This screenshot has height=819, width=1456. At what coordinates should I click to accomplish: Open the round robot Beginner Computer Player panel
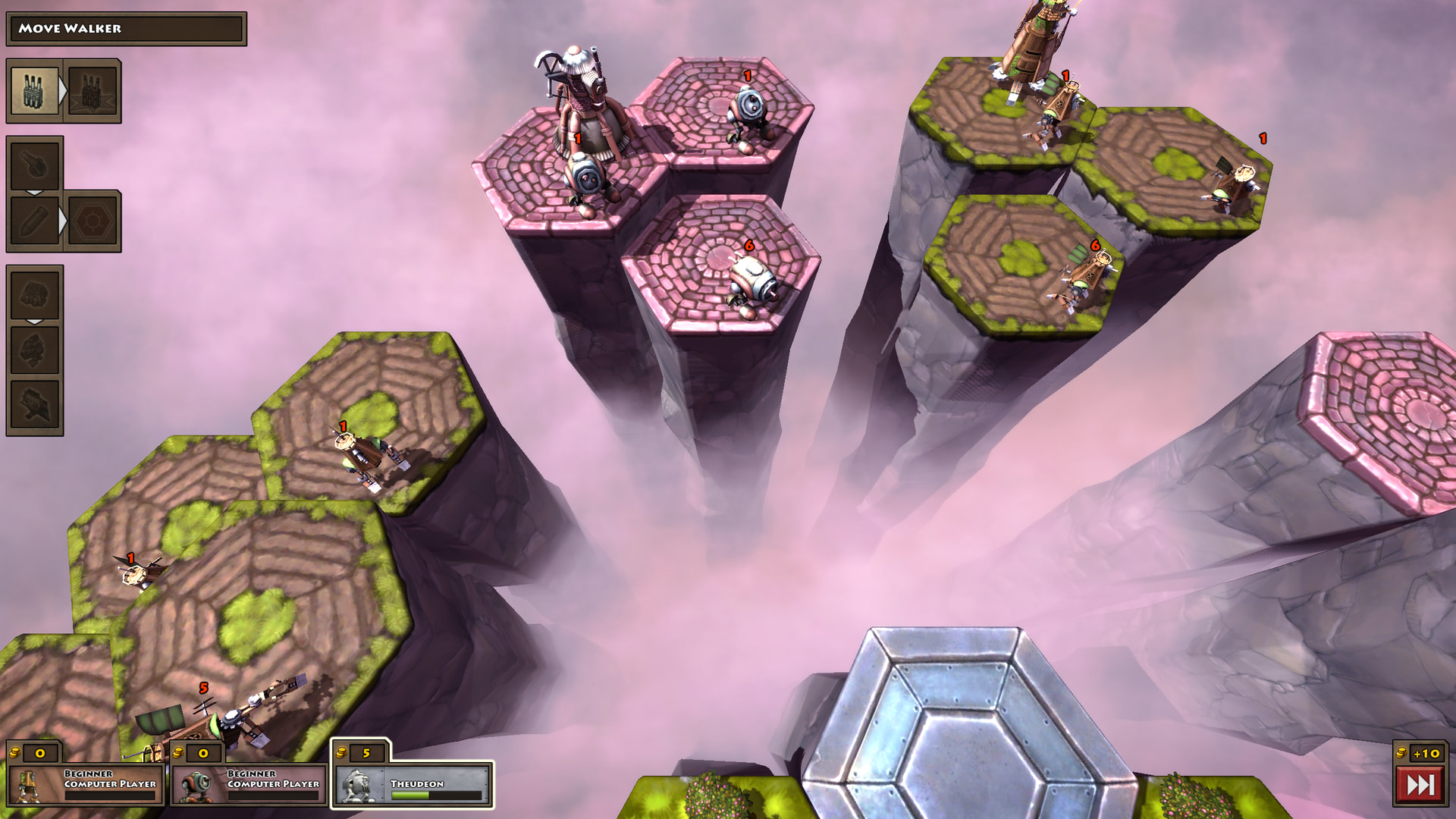[x=249, y=784]
